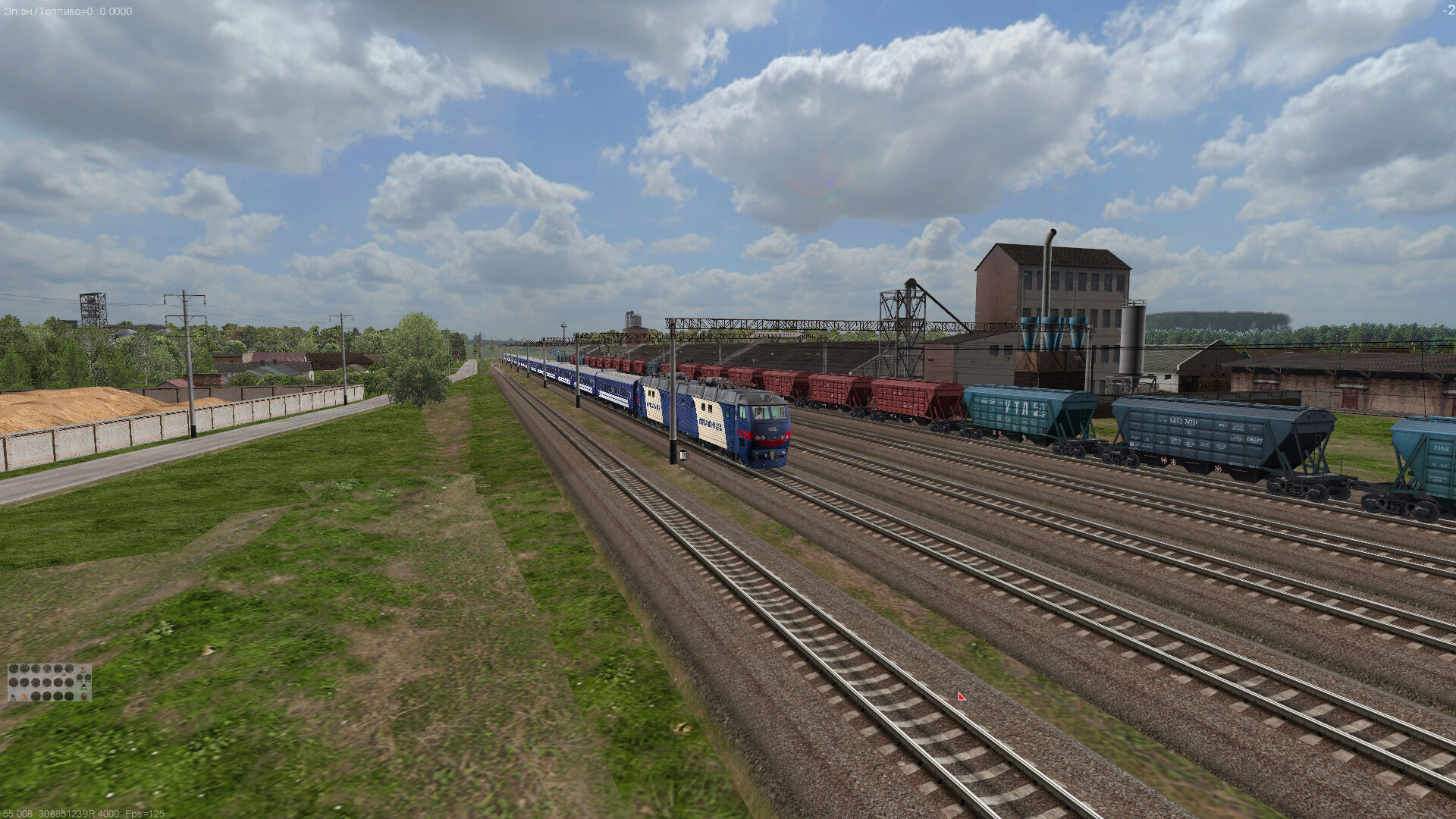The image size is (1456, 819).
Task: Select the white signal post icon mid-palette
Action: click(x=53, y=675)
